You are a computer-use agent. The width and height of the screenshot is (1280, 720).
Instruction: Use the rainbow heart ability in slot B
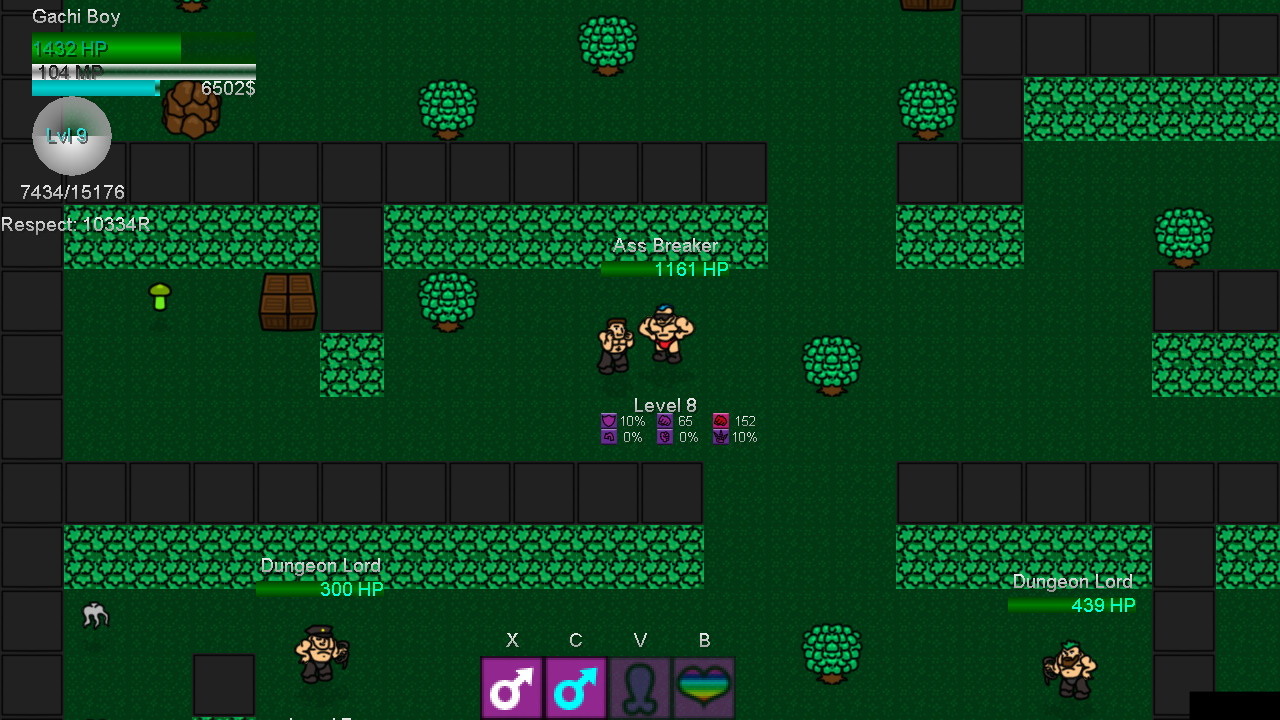coord(704,686)
